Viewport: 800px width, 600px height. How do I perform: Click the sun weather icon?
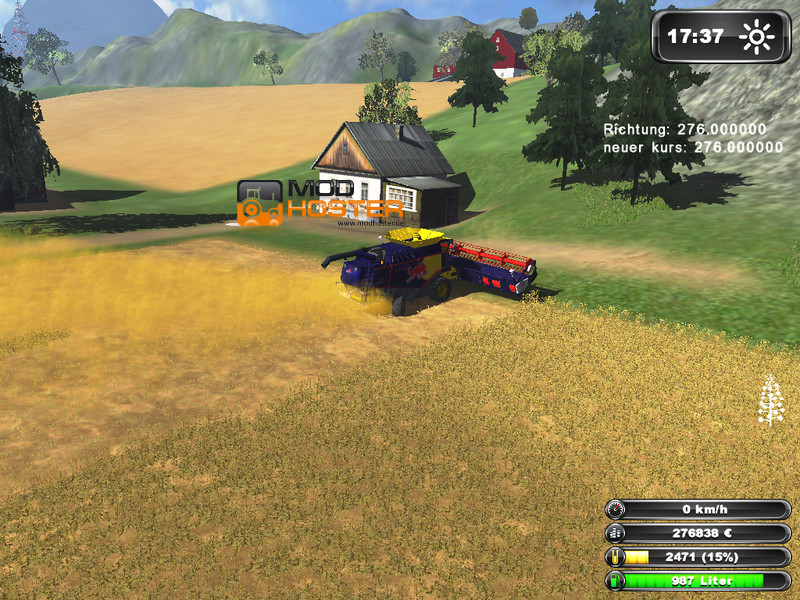click(756, 38)
